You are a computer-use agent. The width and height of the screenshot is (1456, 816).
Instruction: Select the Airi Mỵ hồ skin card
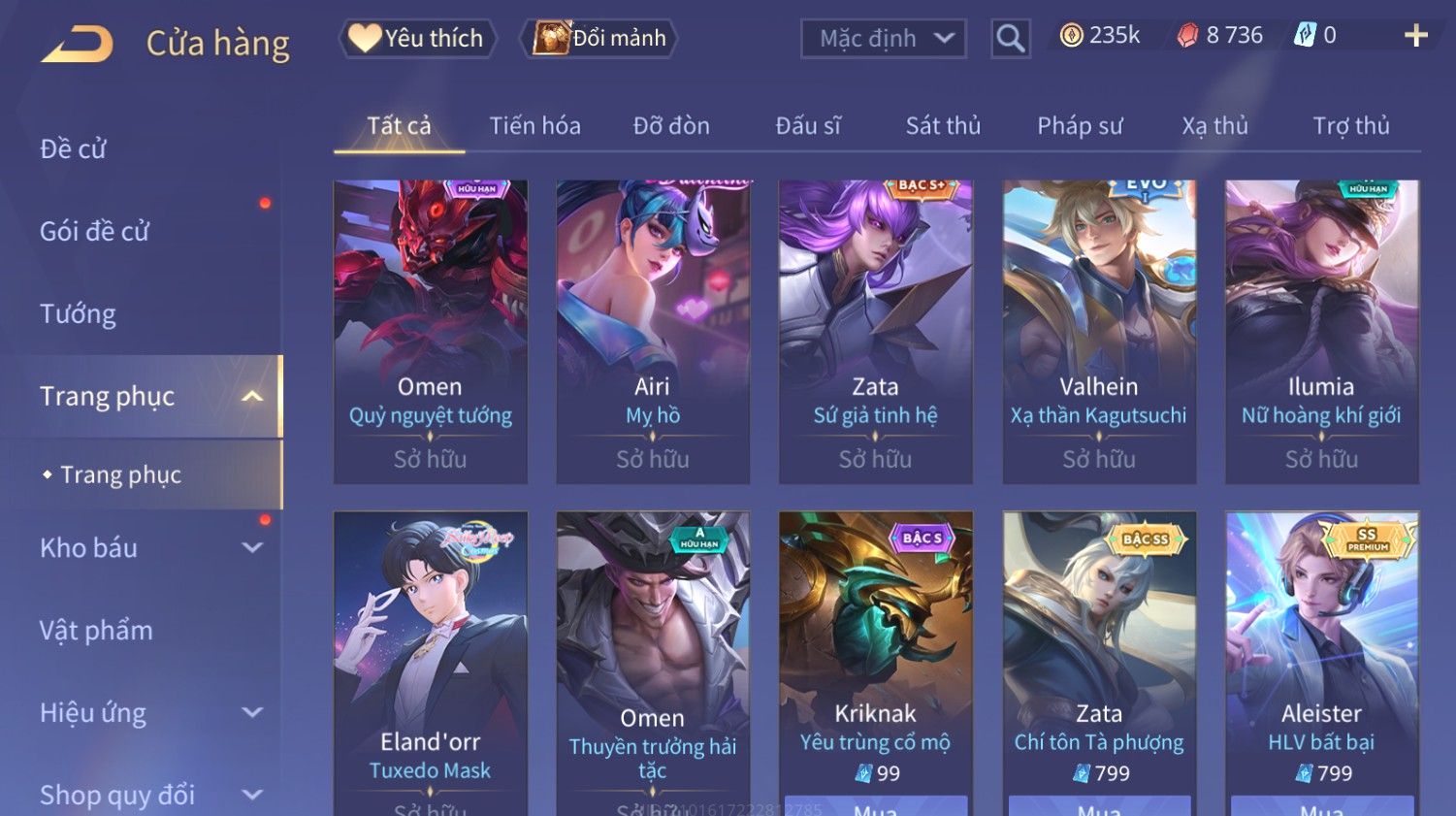tap(653, 330)
